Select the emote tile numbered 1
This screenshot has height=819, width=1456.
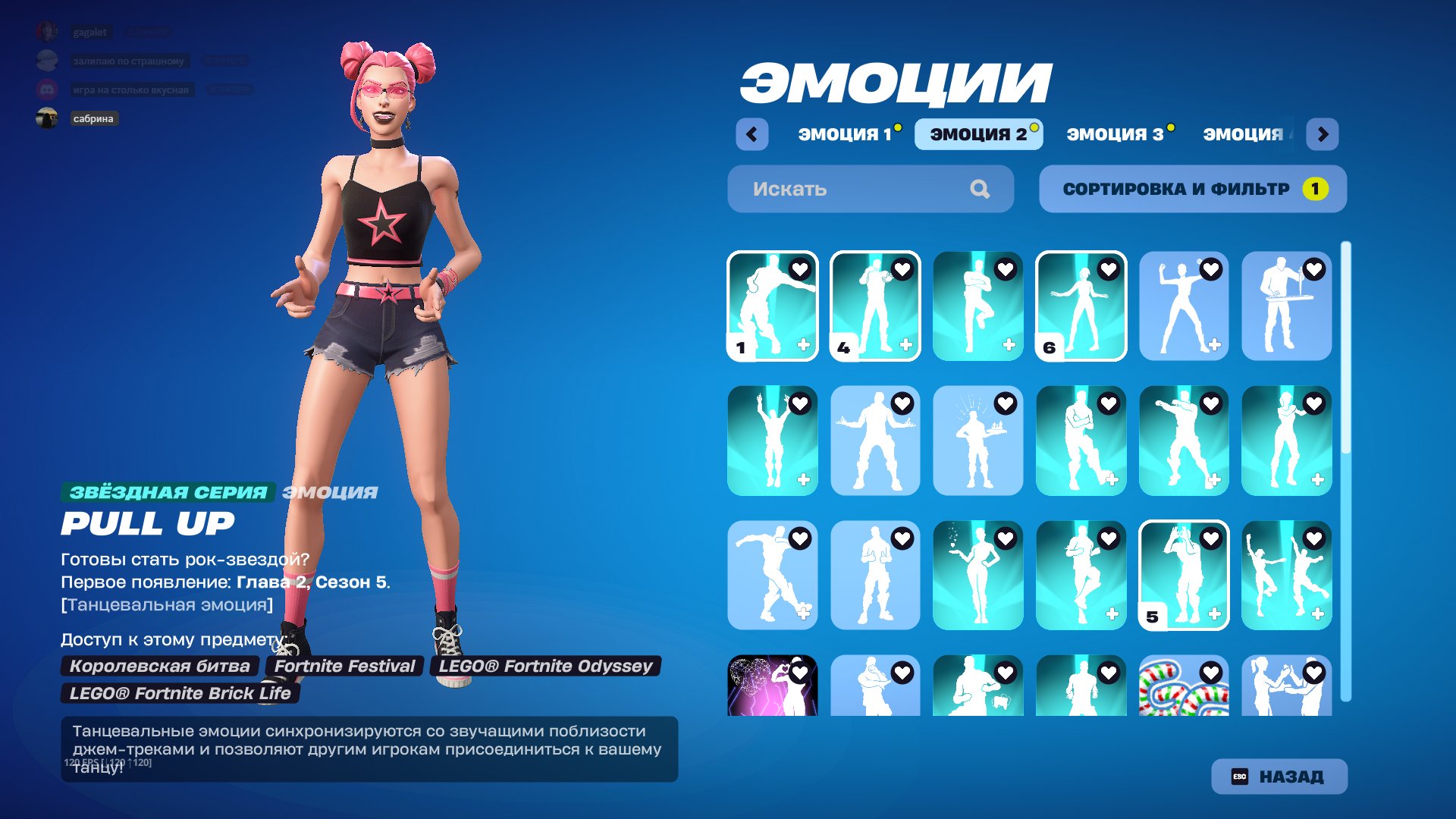tap(772, 306)
